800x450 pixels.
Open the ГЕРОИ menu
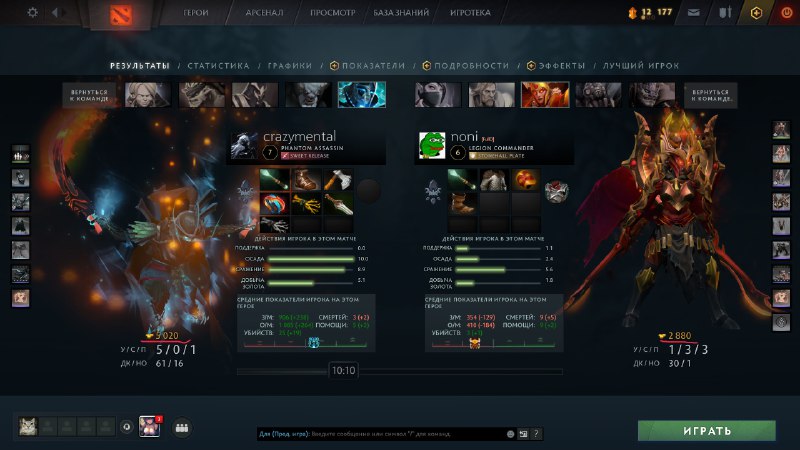point(196,14)
